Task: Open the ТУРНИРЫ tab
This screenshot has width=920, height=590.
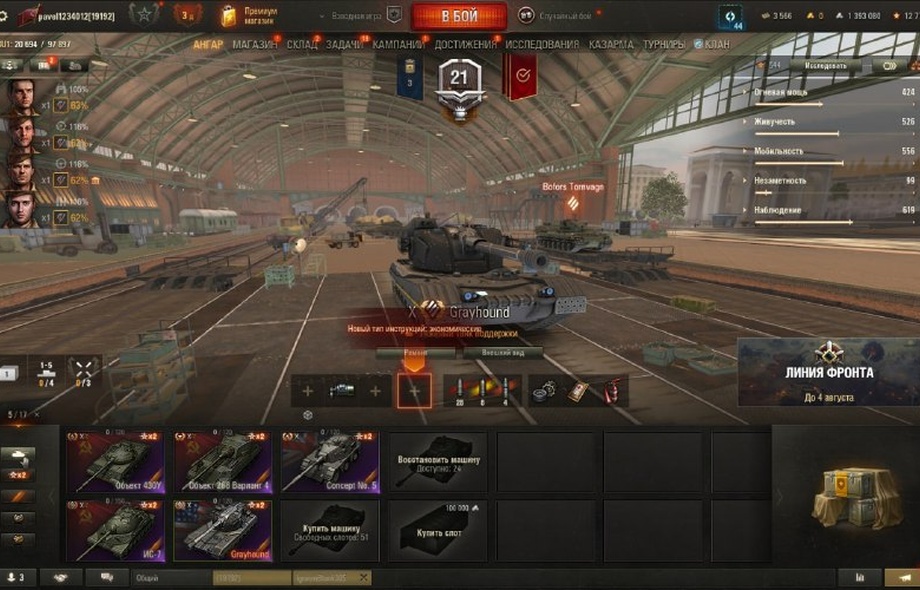Action: coord(664,45)
